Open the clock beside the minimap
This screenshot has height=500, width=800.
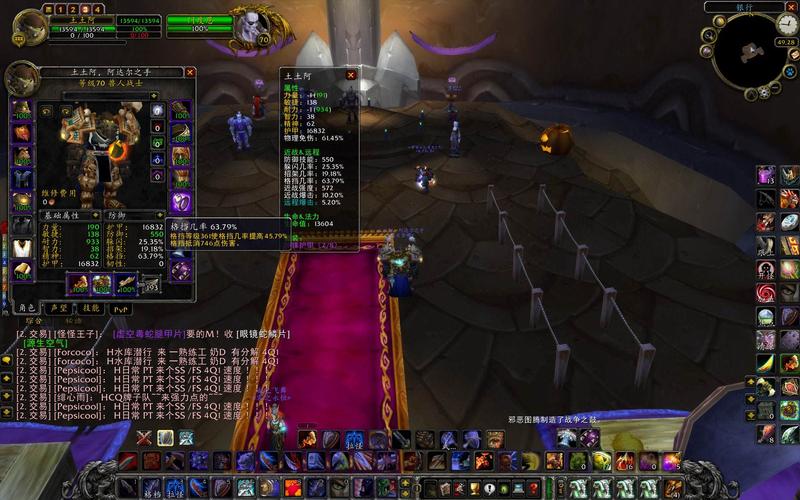[788, 24]
